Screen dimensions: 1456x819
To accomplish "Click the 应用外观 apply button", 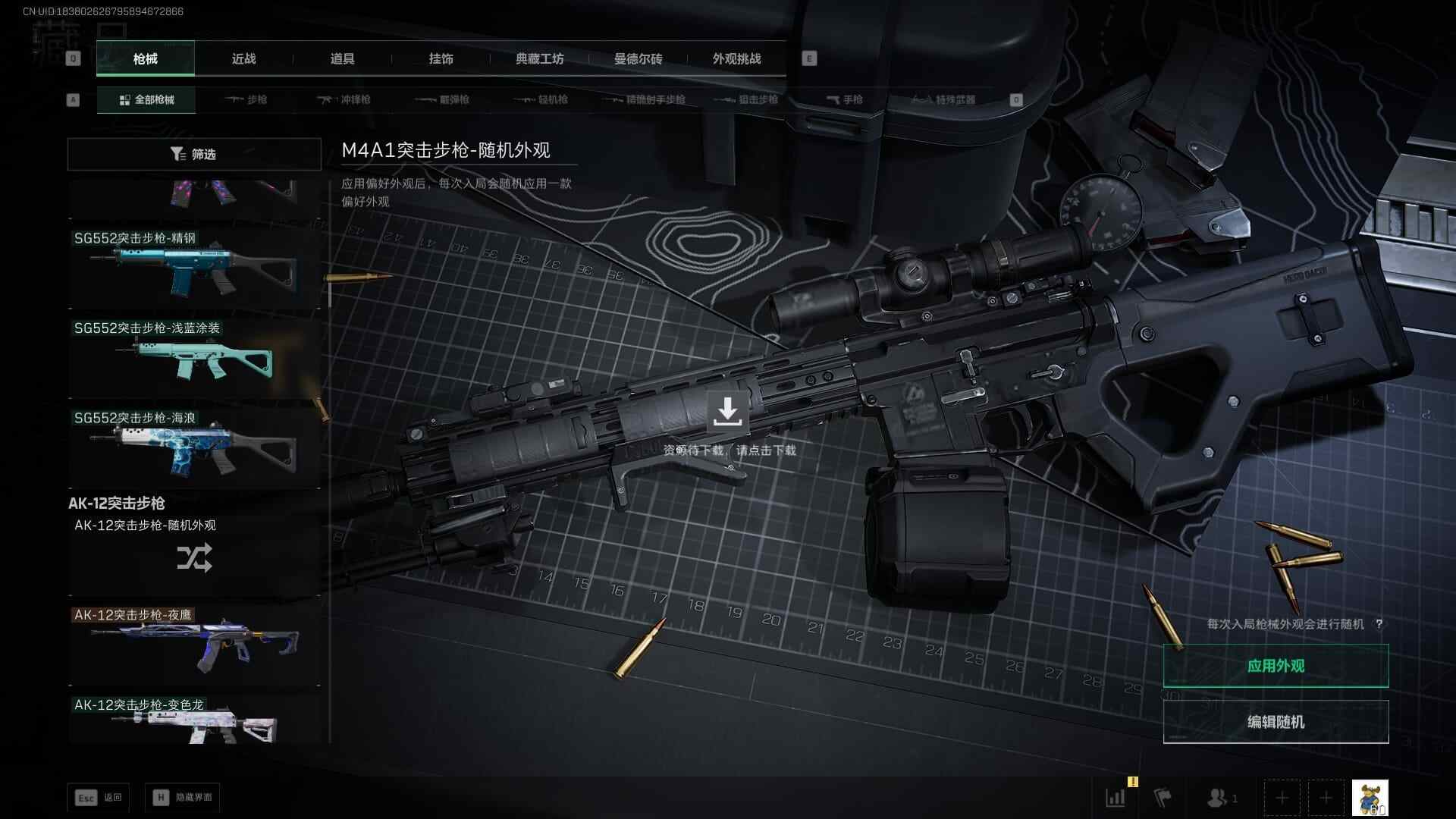I will coord(1276,666).
